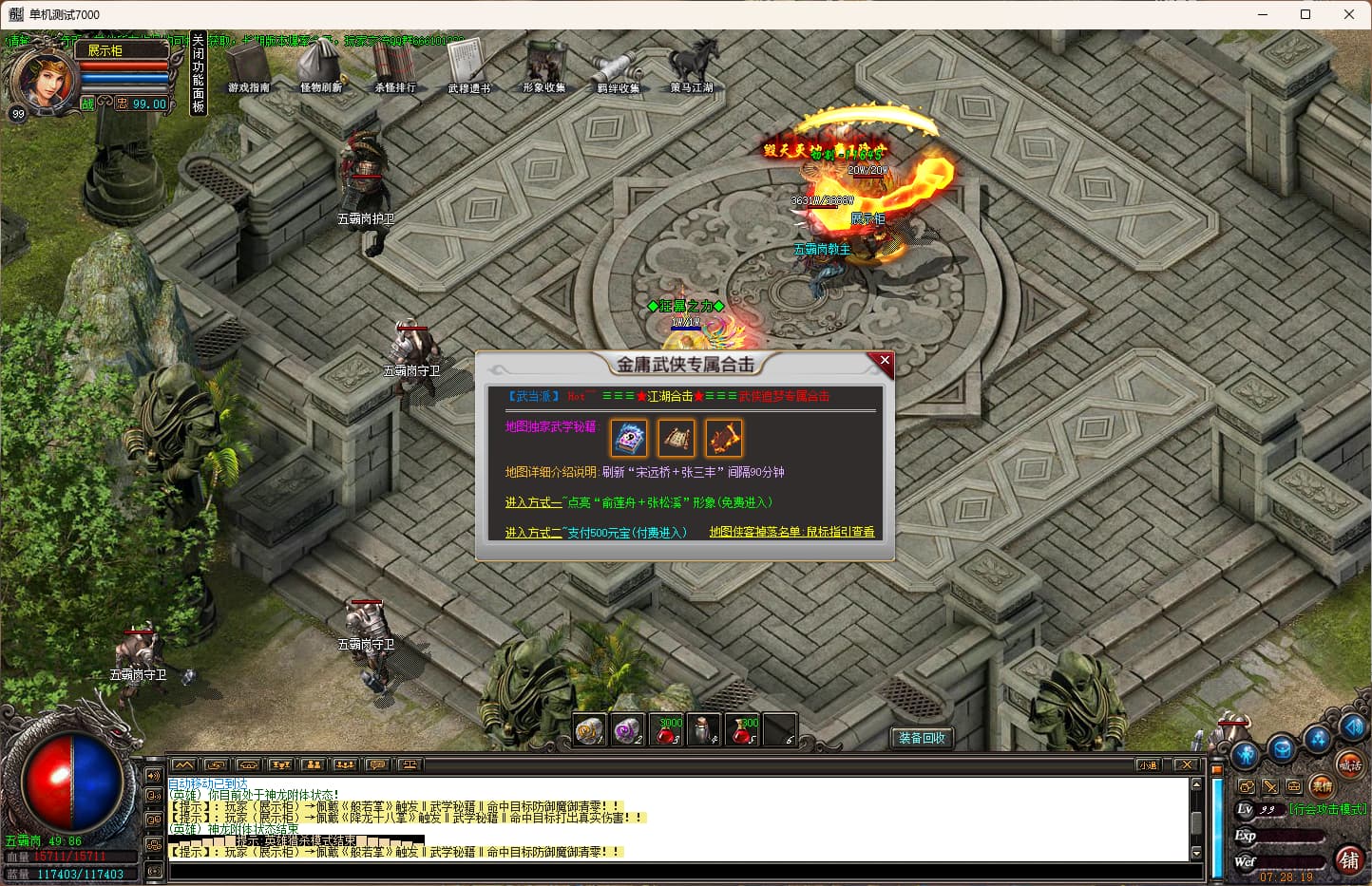Screen dimensions: 1372x886
Task: Click the 进入方式一 free entry link
Action: click(533, 502)
